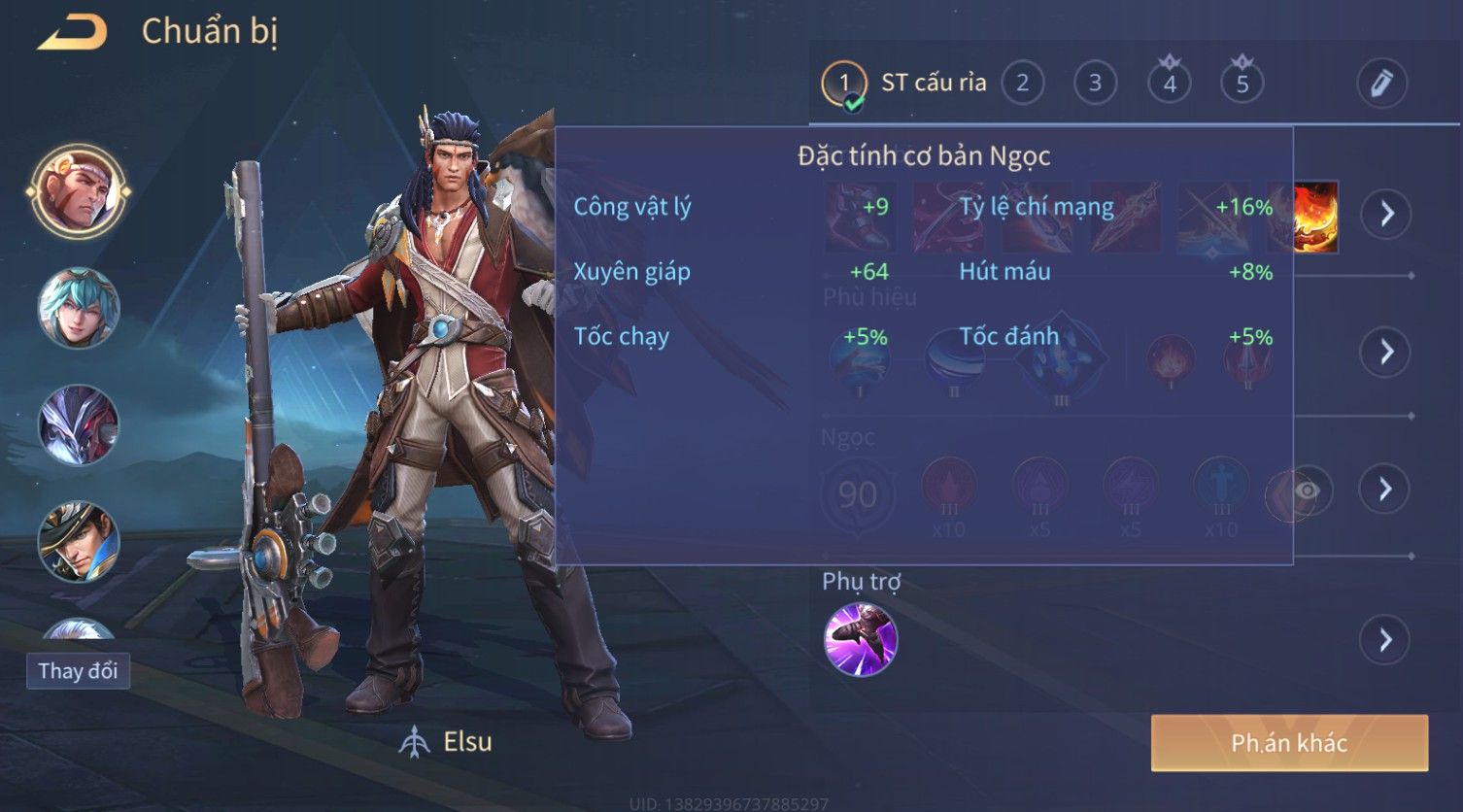Select the purple boot support skill icon
Screen dimensions: 1463x812
pyautogui.click(x=861, y=639)
